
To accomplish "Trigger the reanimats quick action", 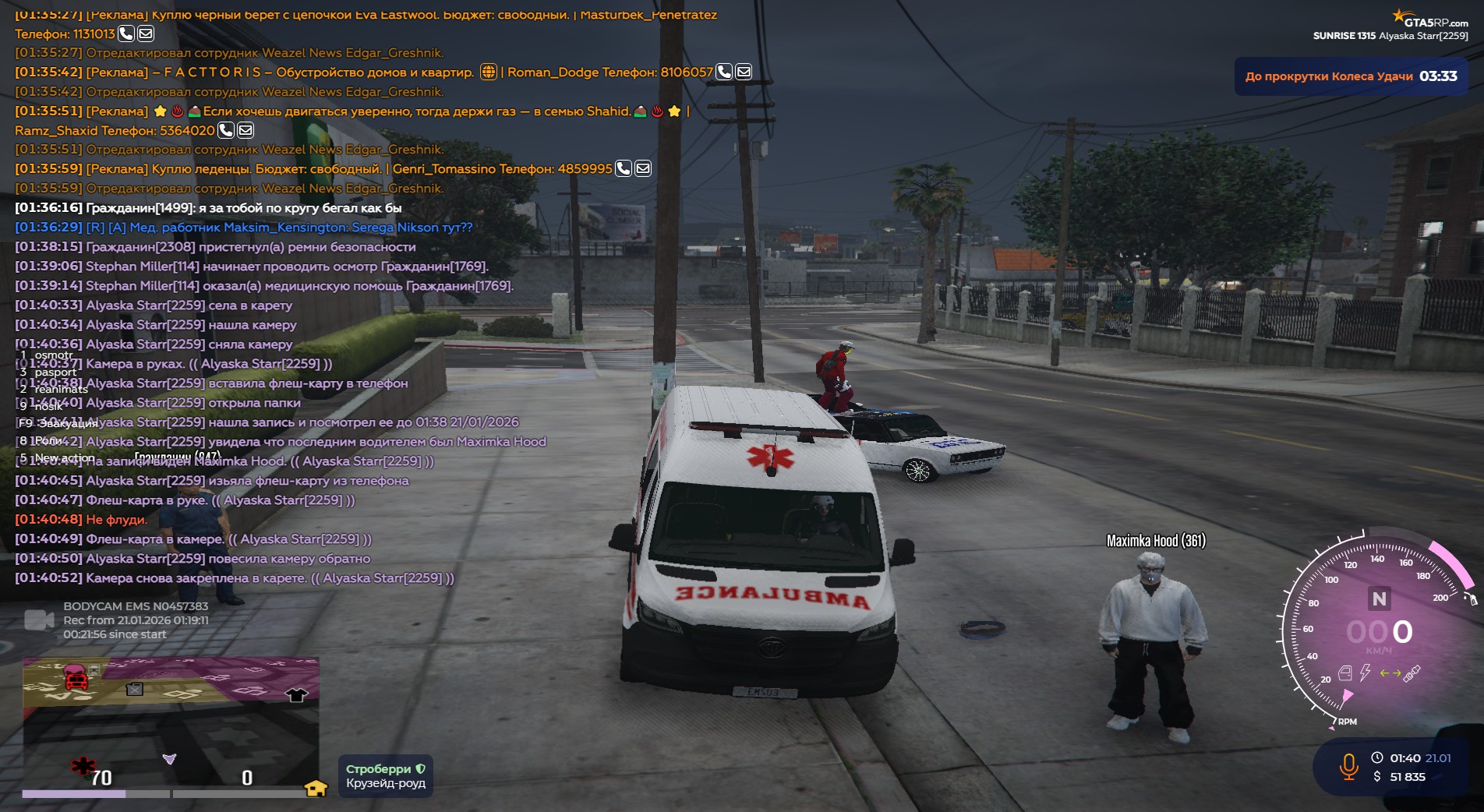I will tap(61, 390).
